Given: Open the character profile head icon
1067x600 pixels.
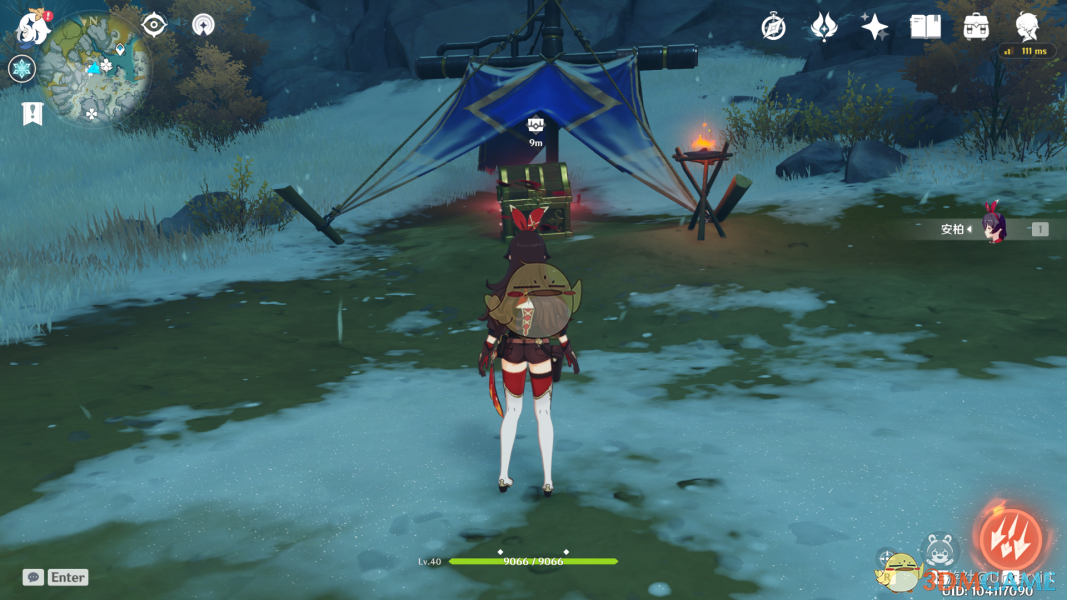Looking at the screenshot, I should pos(1027,27).
